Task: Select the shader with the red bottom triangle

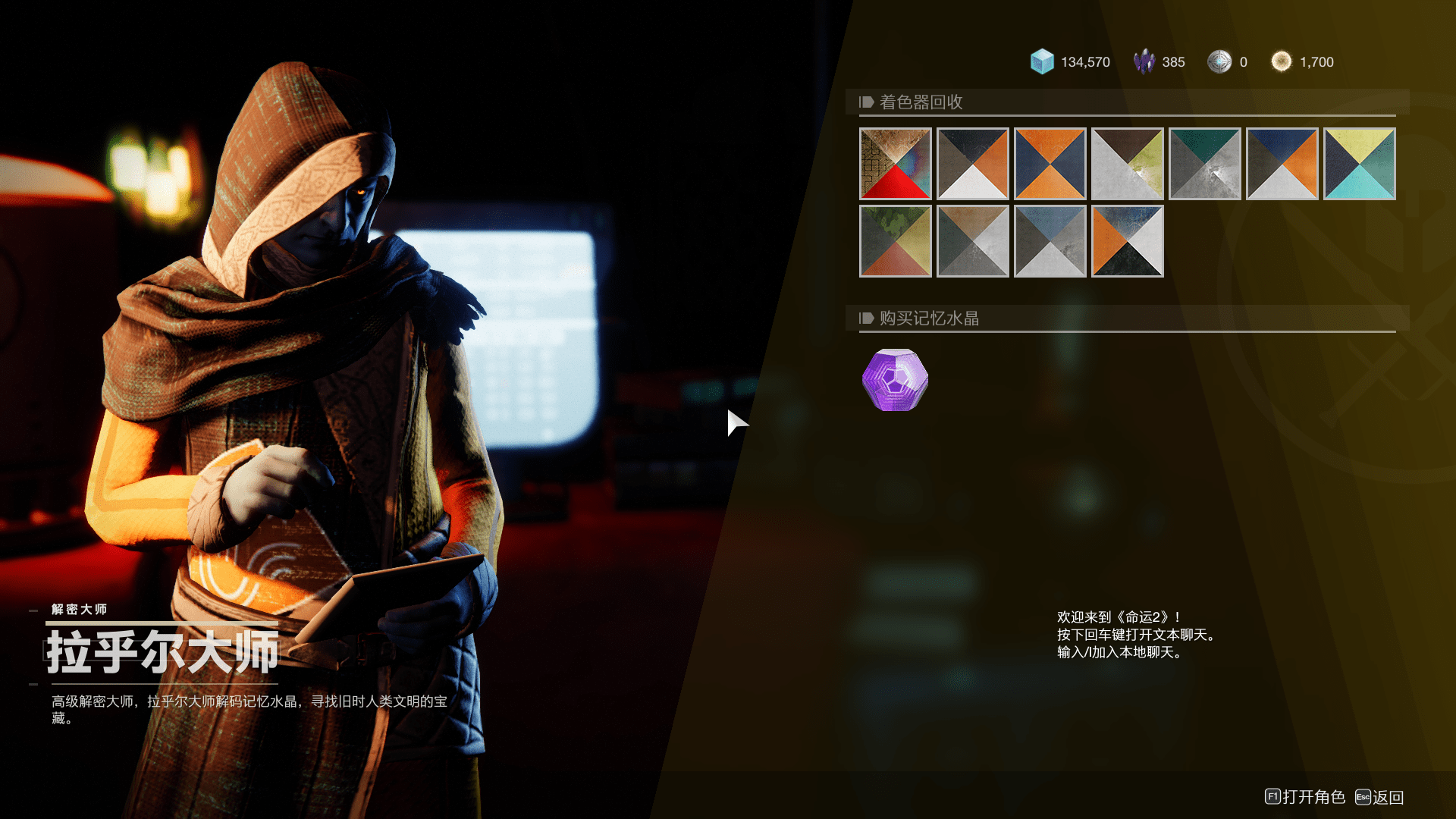Action: [x=895, y=164]
